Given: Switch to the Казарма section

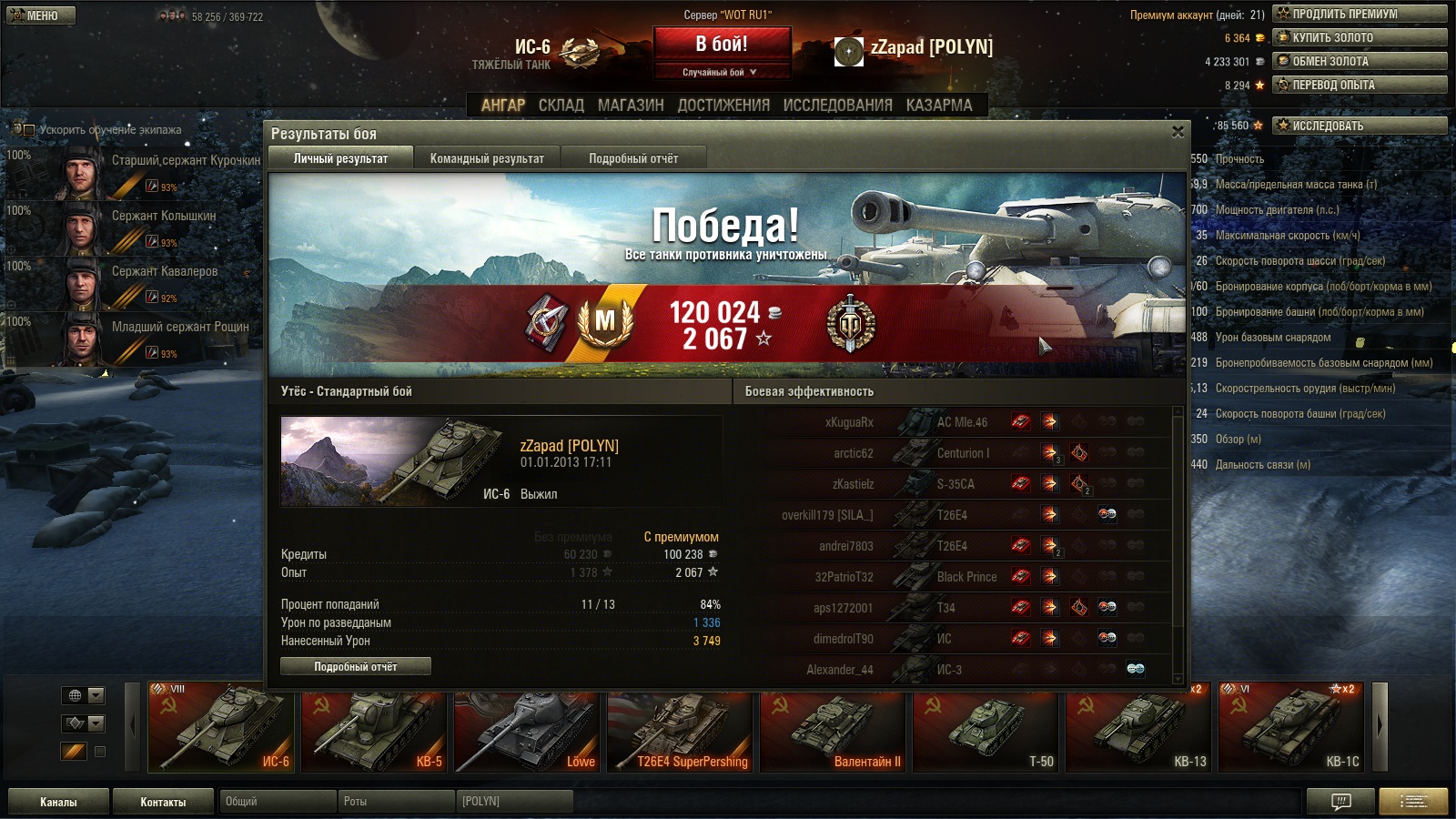Looking at the screenshot, I should pyautogui.click(x=939, y=105).
